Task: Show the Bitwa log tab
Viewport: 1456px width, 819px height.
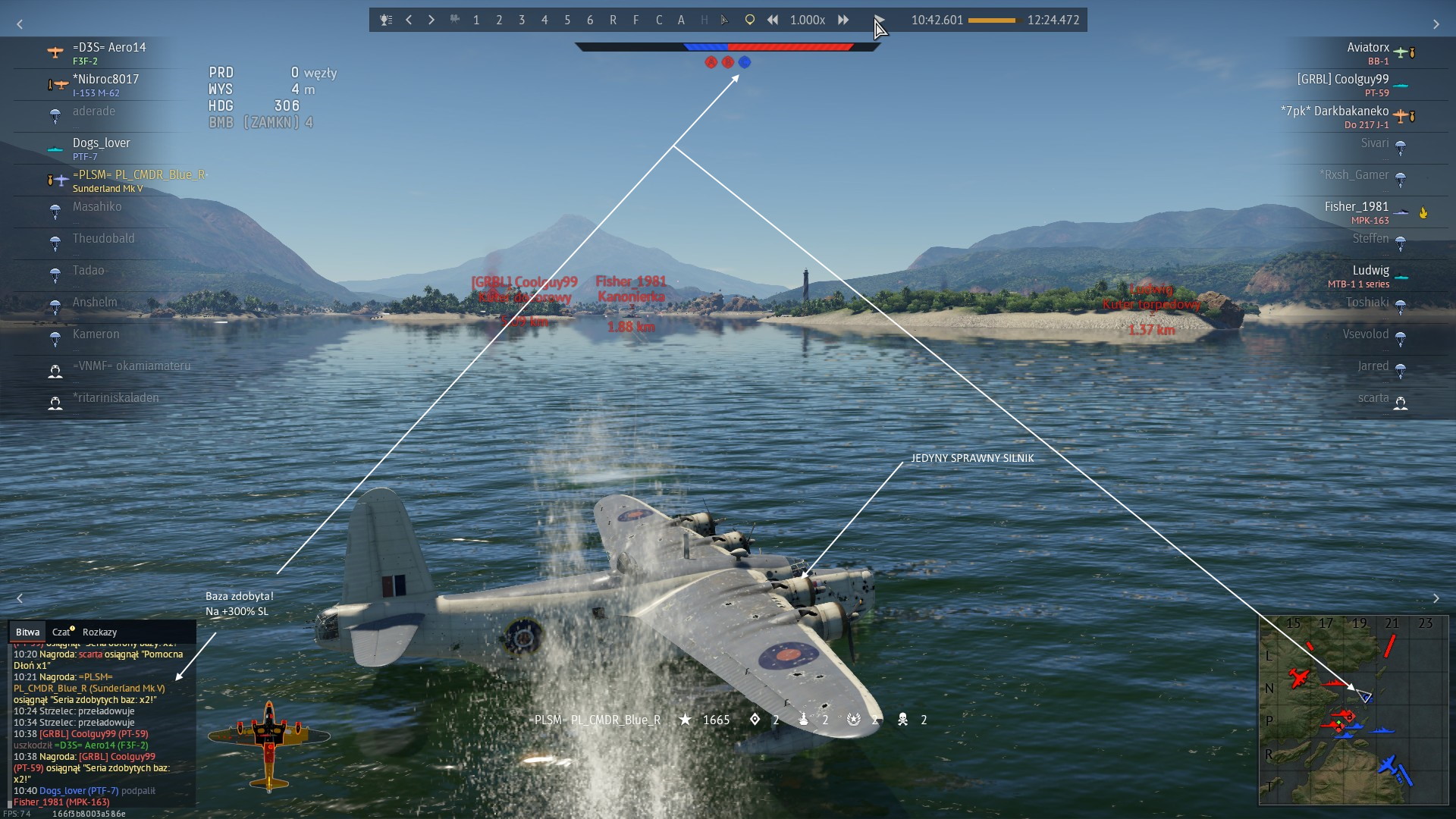Action: coord(27,632)
